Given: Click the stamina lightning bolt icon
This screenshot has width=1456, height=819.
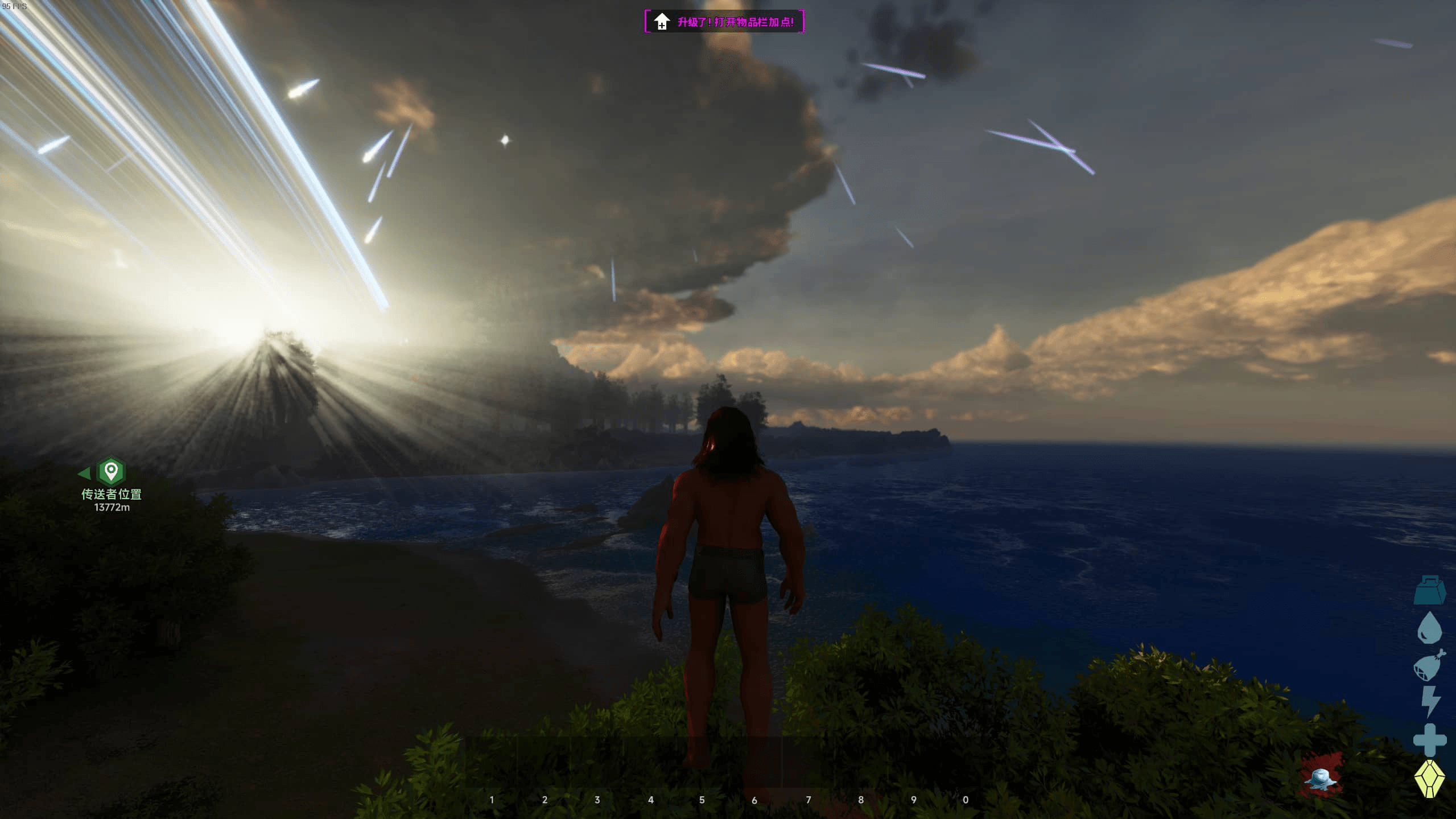Looking at the screenshot, I should (x=1430, y=702).
